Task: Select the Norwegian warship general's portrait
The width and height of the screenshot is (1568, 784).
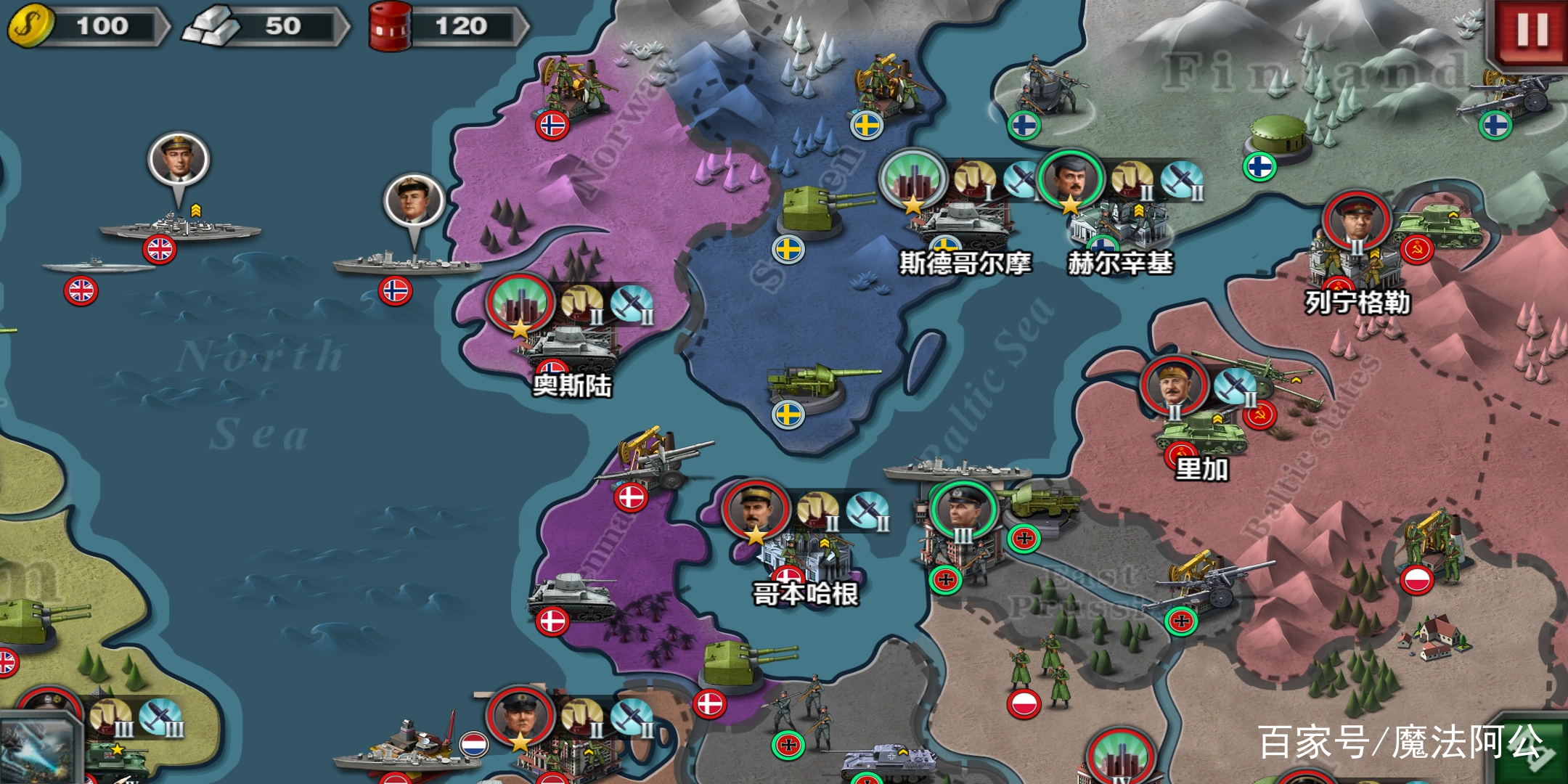Action: click(414, 200)
